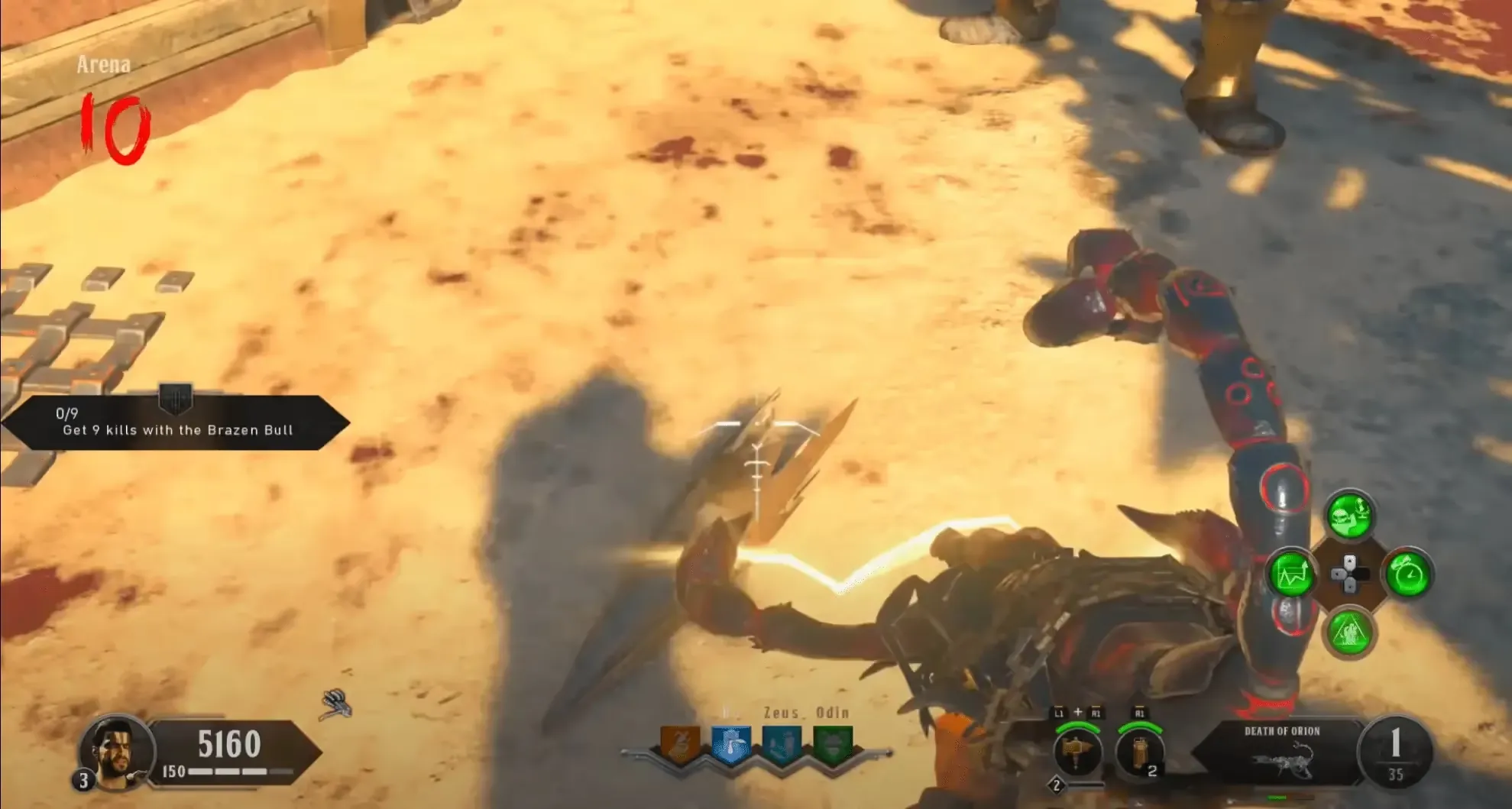Activate the stopwatch elixir icon
Image resolution: width=1512 pixels, height=809 pixels.
pos(1407,574)
